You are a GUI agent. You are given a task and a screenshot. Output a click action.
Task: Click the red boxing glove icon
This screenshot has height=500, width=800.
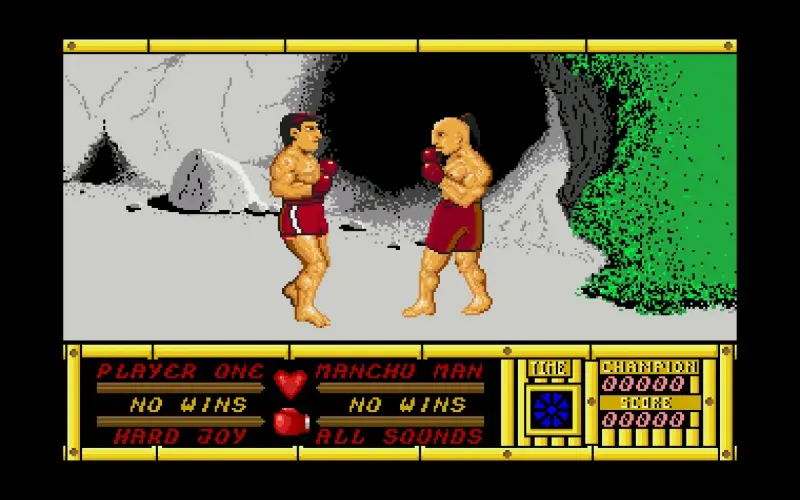point(291,423)
